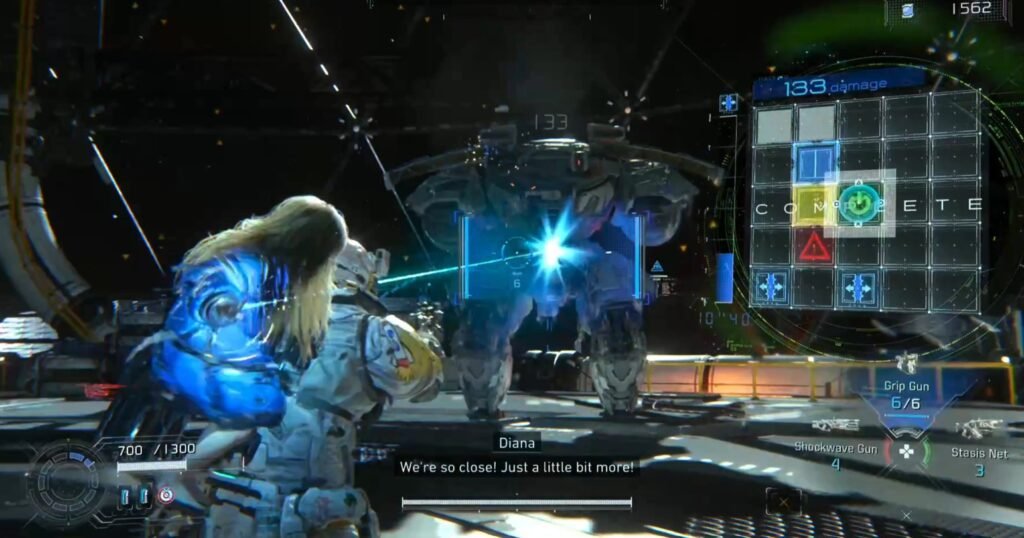Click the red ring icon below health
This screenshot has height=538, width=1024.
[x=166, y=495]
